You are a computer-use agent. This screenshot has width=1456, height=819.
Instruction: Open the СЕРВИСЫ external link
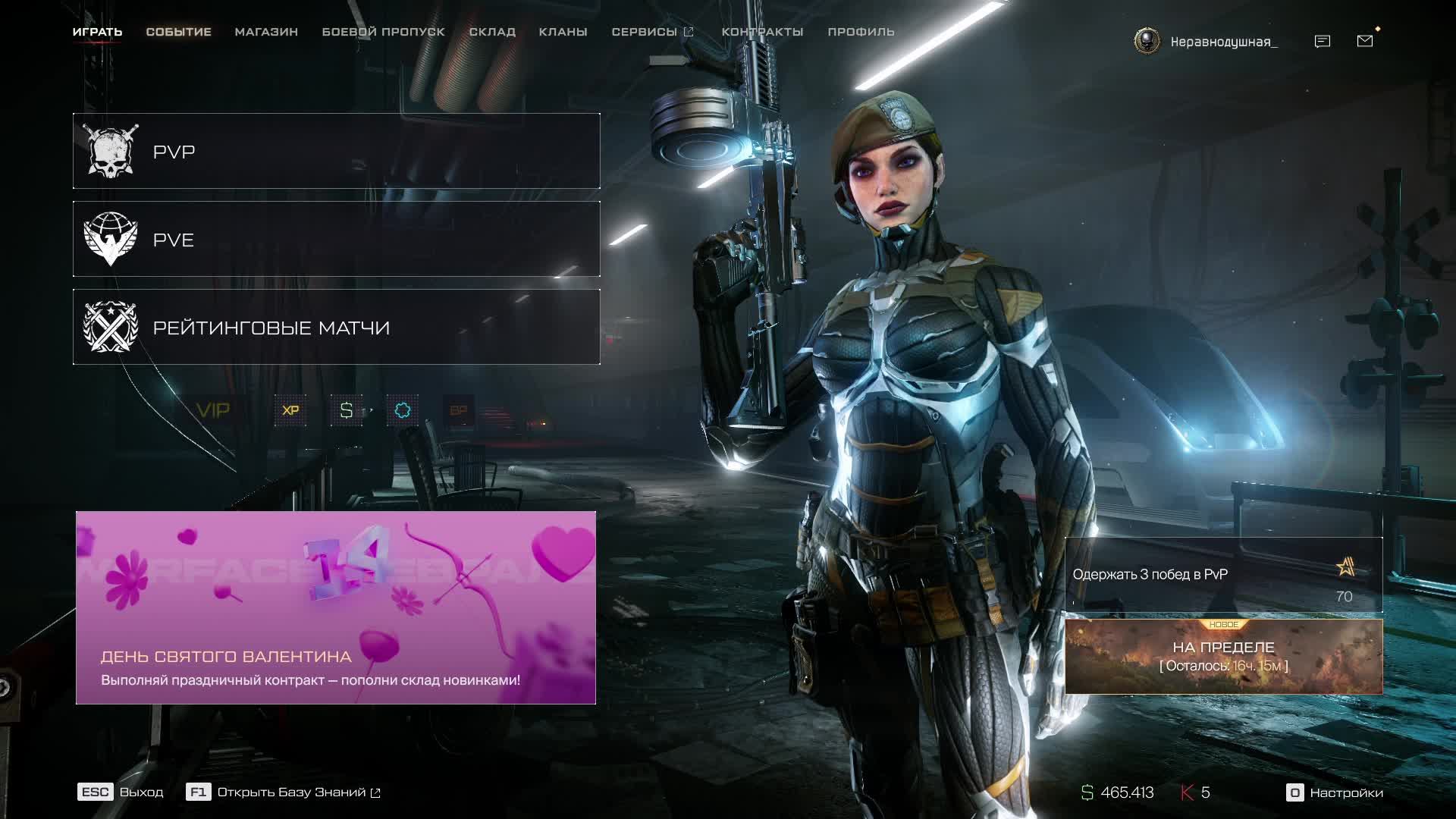click(652, 32)
